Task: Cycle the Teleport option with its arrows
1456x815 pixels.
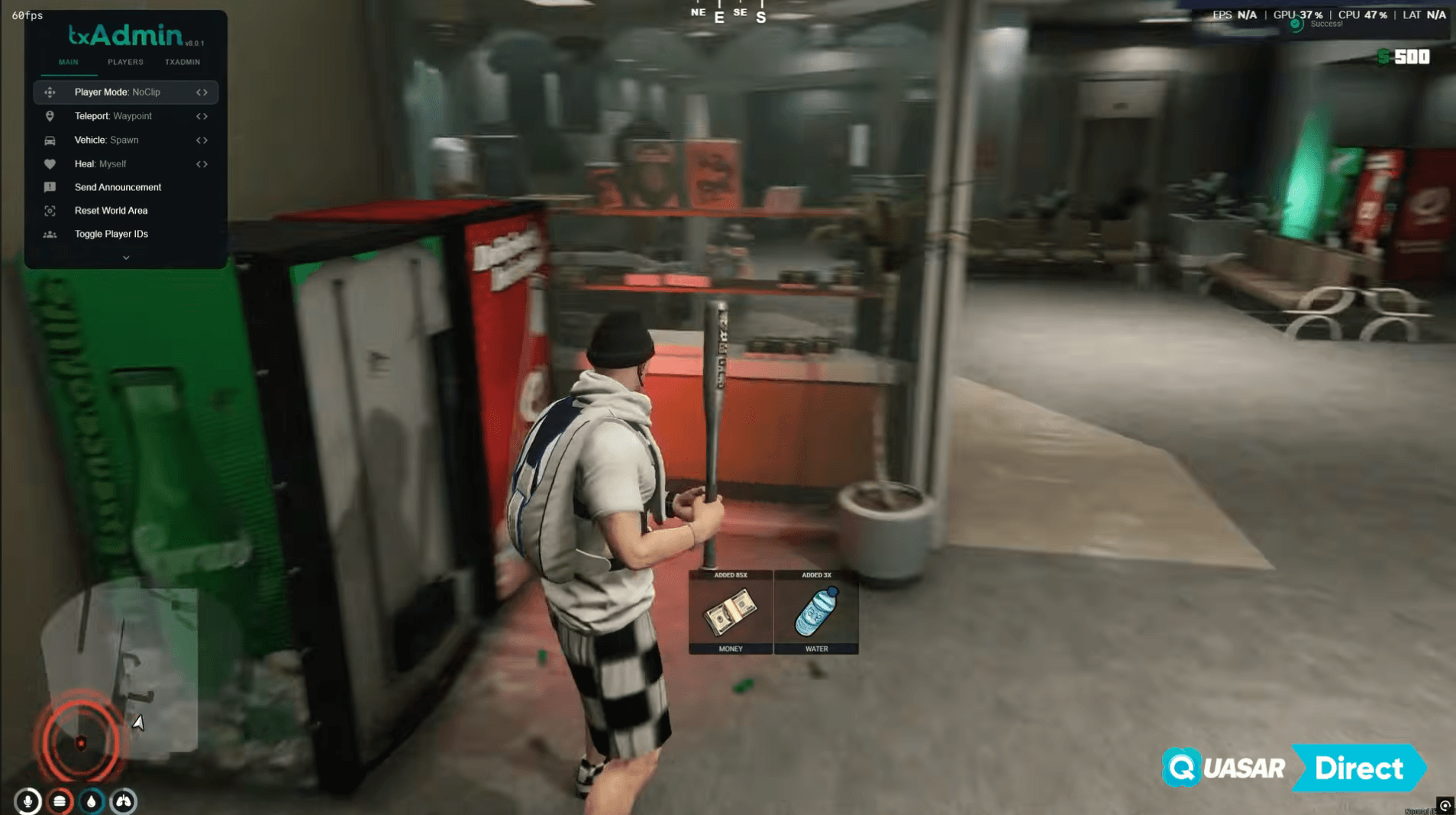Action: click(x=202, y=115)
